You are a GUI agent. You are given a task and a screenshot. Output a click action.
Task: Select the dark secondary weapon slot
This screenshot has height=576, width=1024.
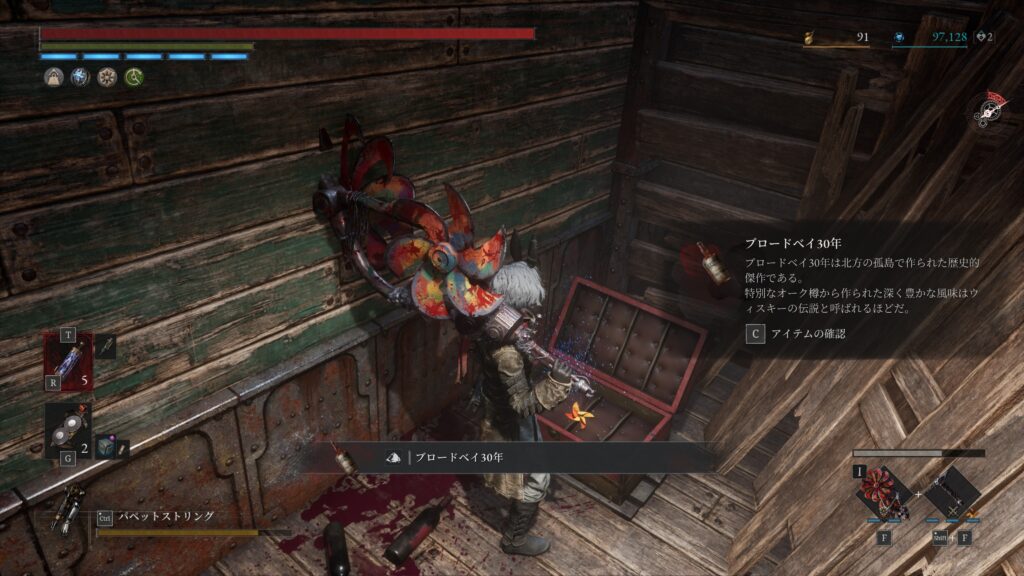950,495
